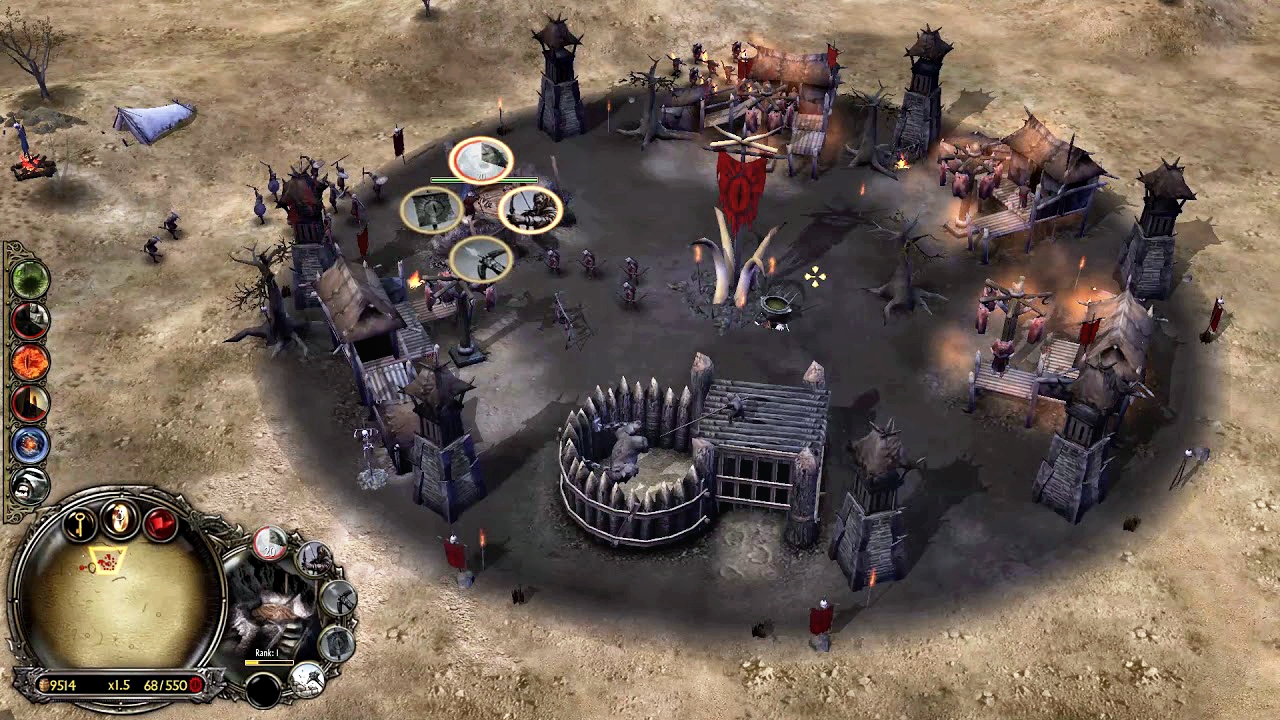Select the archer icon in the radial menu
The height and width of the screenshot is (720, 1280).
pyautogui.click(x=530, y=209)
